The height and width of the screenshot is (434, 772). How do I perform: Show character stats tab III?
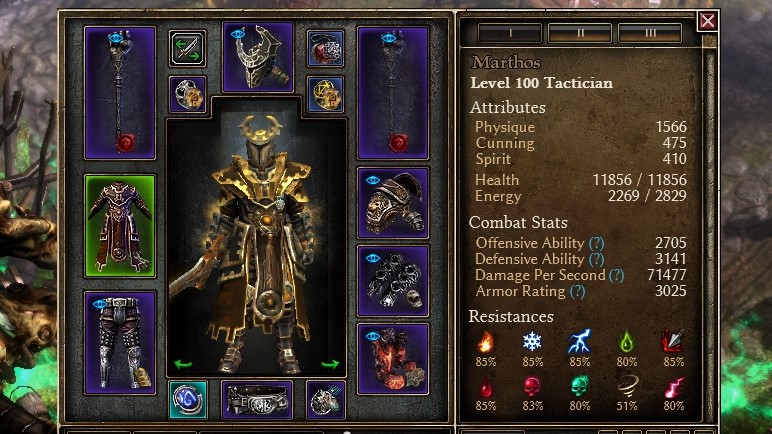tap(650, 33)
